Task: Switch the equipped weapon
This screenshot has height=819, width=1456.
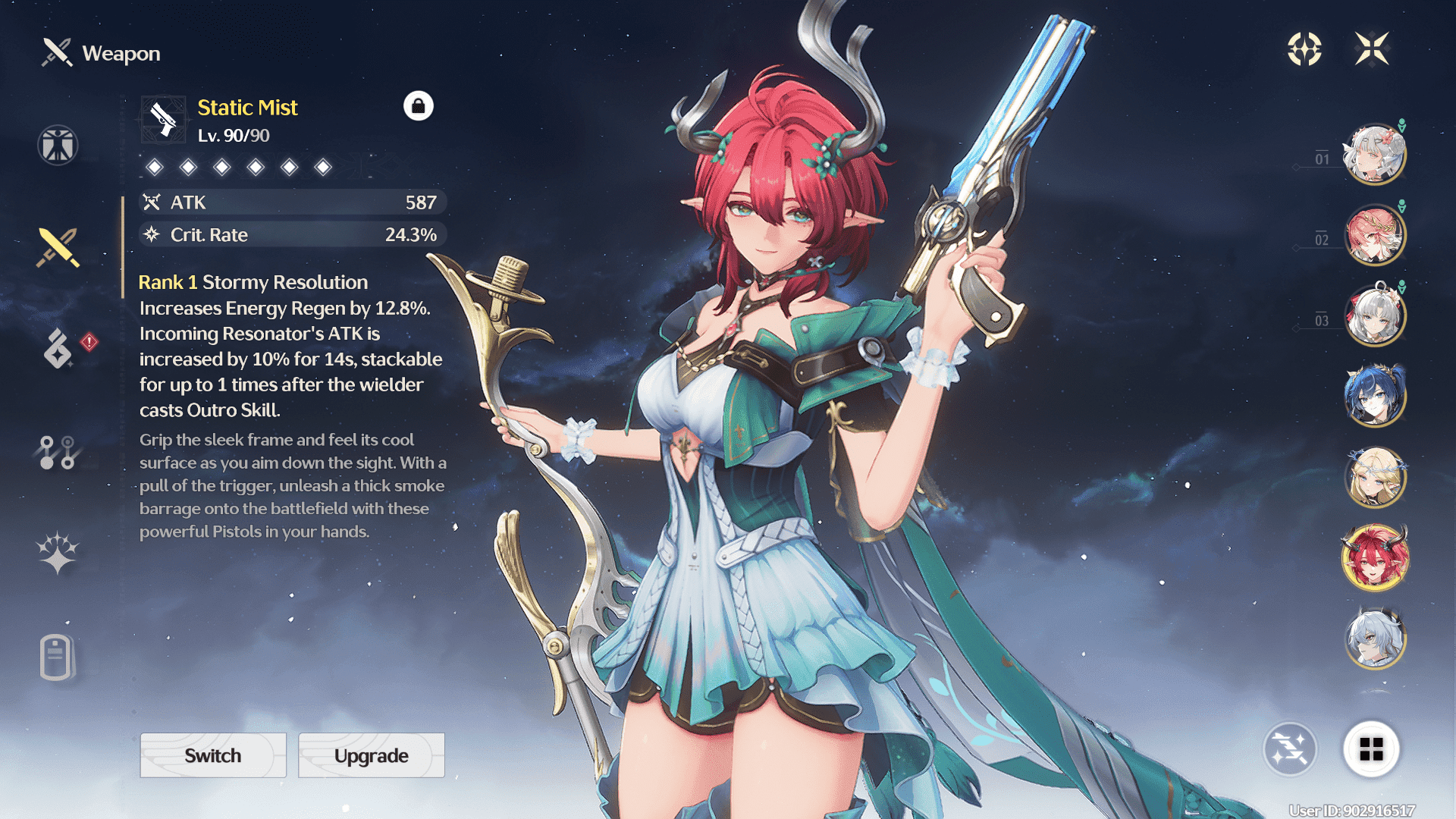Action: (212, 755)
